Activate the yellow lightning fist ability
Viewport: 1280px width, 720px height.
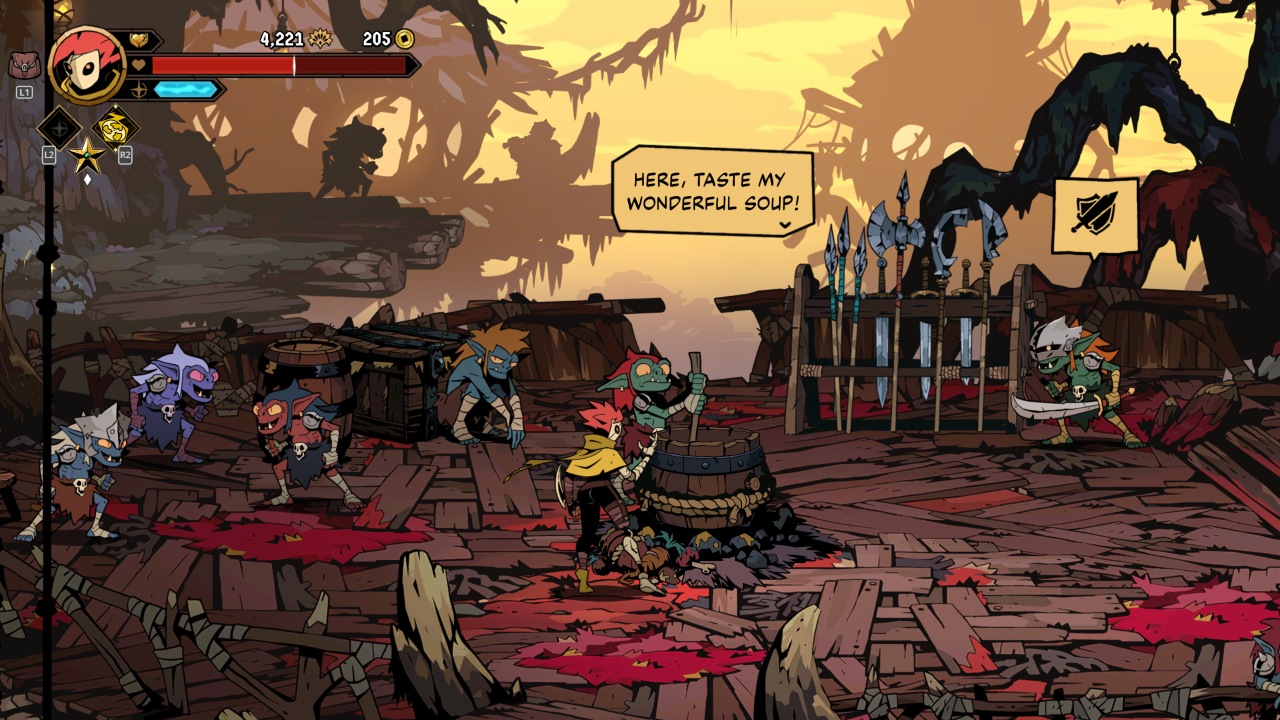116,128
